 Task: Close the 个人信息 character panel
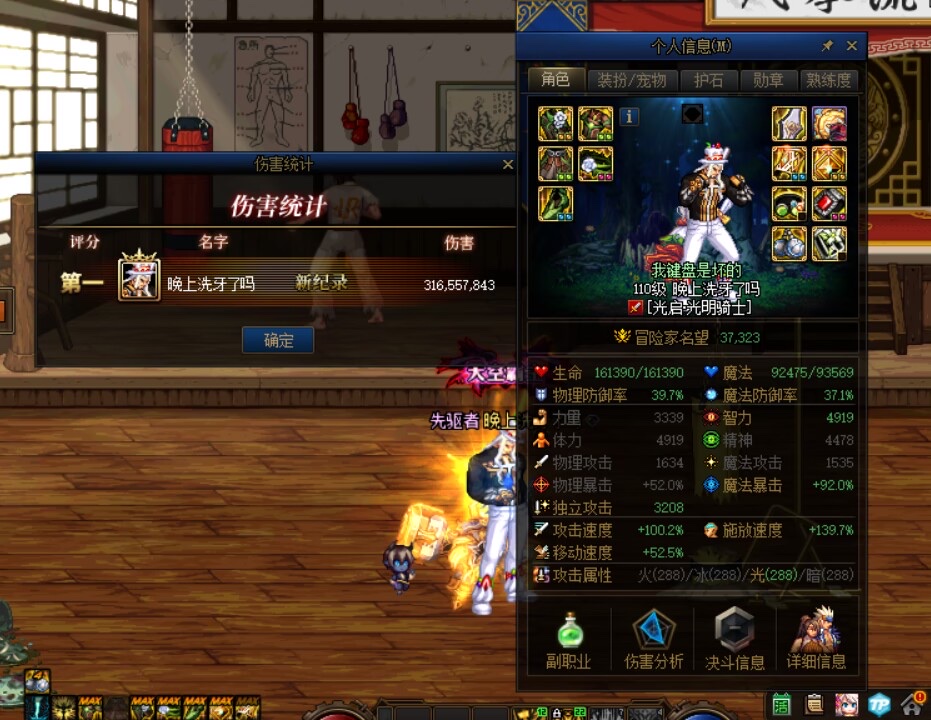852,46
